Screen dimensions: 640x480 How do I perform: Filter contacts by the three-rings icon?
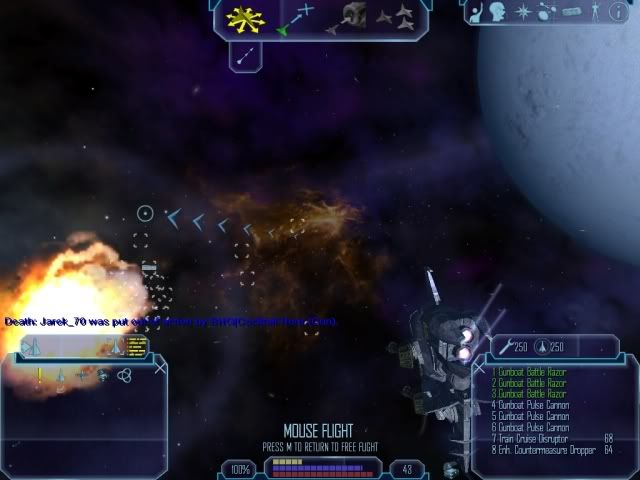click(x=124, y=375)
